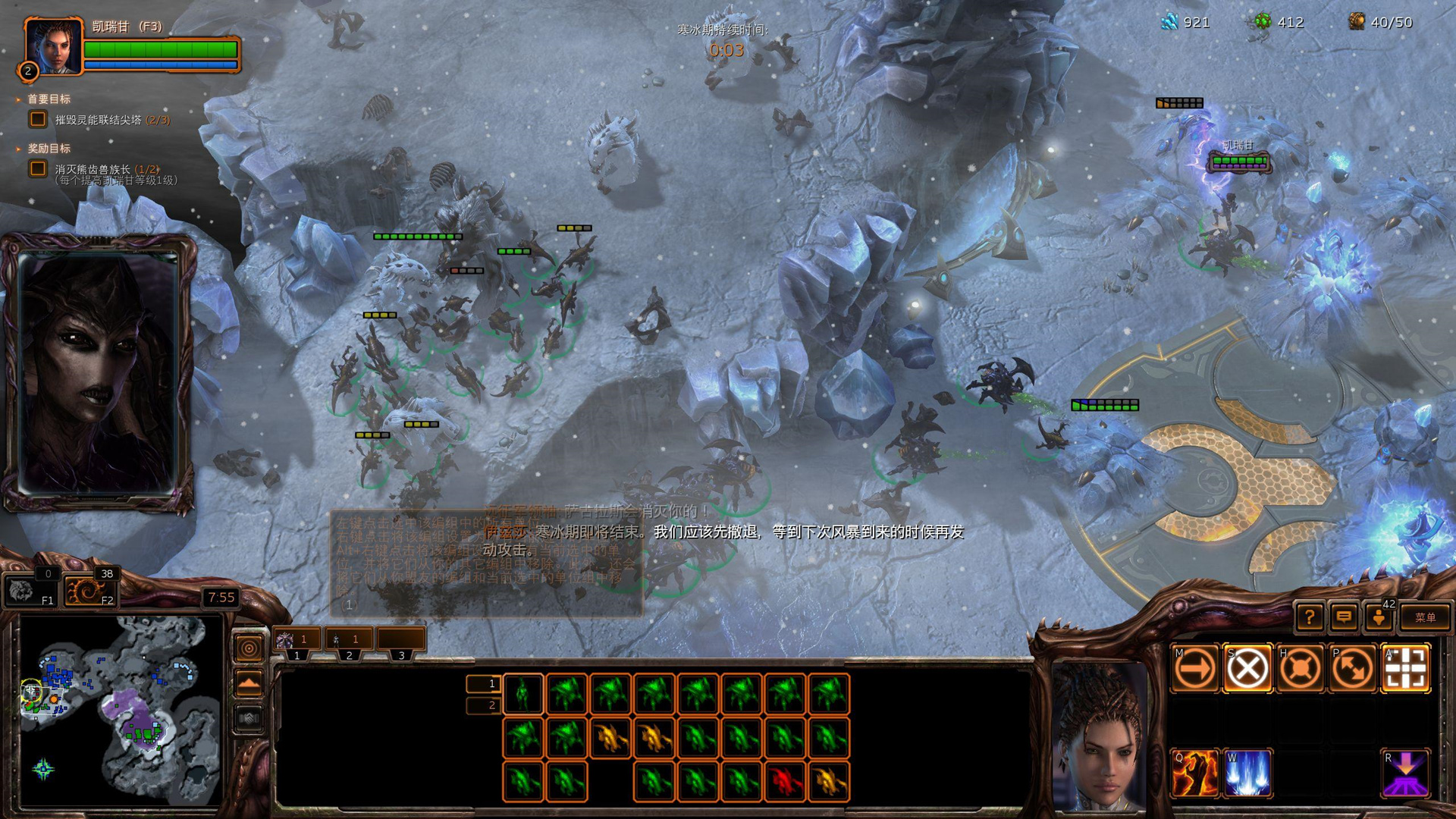Select the Hold Position command icon
The image size is (1456, 819).
(x=1300, y=669)
